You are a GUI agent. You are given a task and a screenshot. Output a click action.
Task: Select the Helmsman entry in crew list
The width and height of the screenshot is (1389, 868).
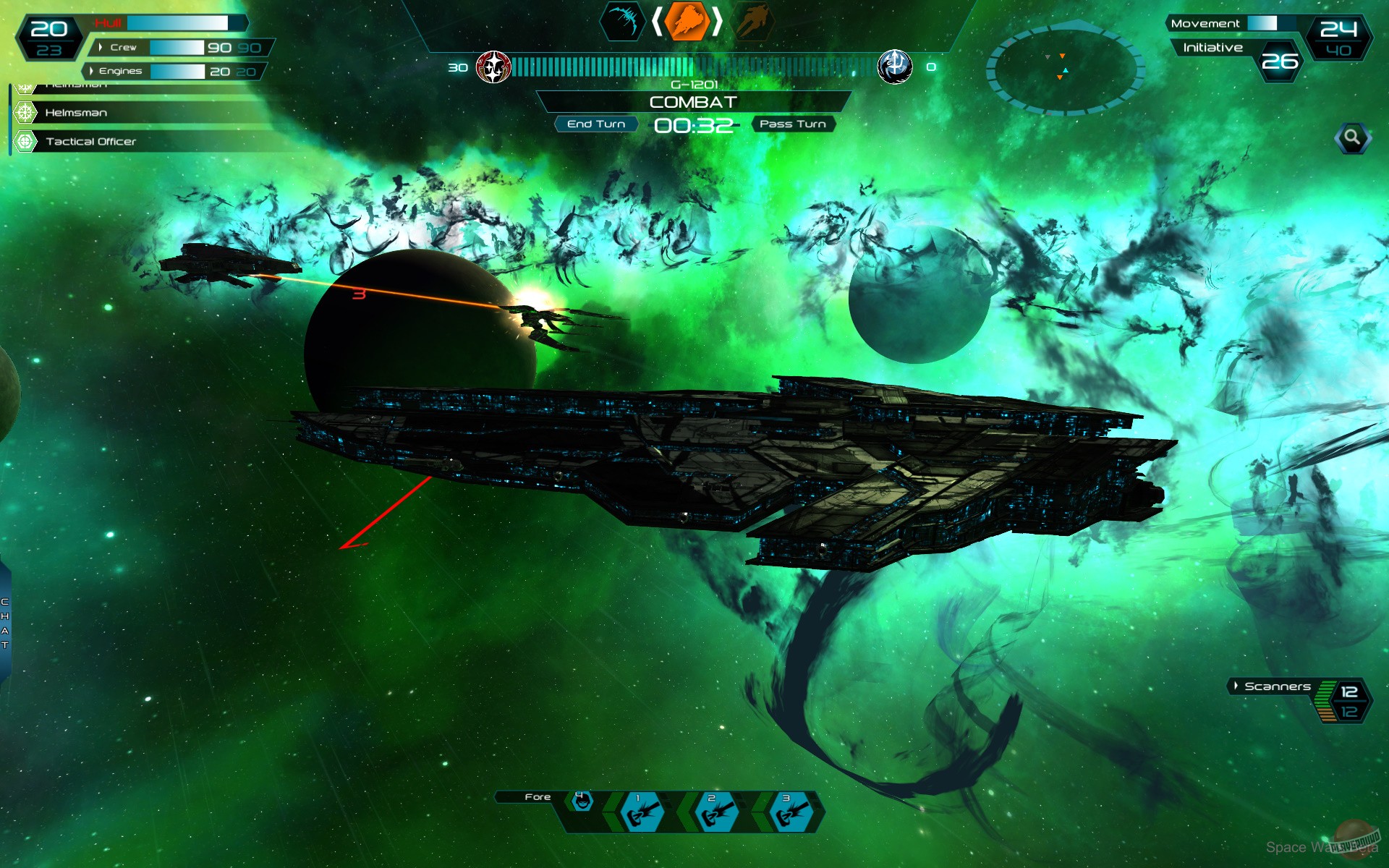[75, 113]
